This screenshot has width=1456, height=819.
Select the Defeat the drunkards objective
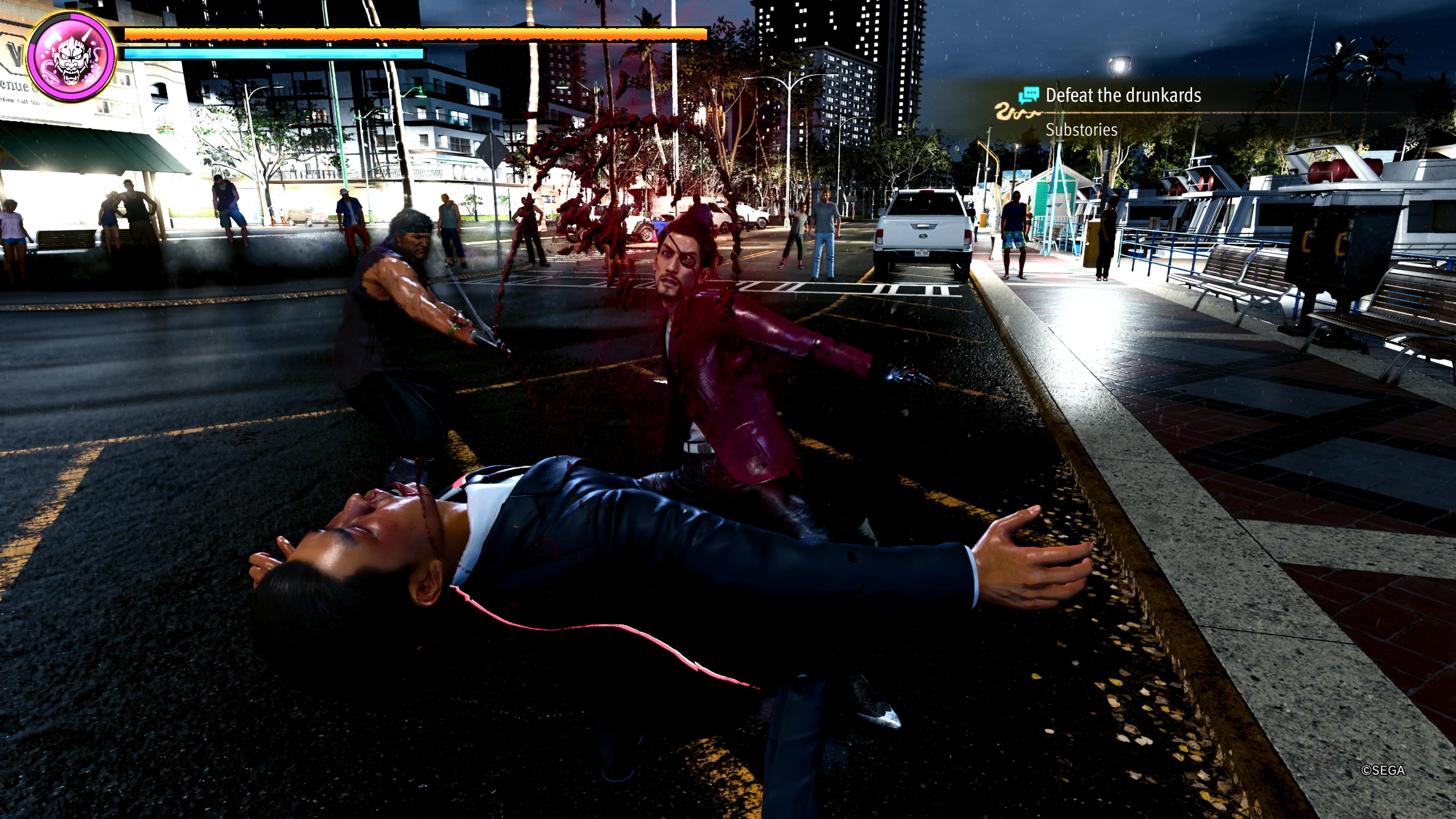[x=1122, y=96]
